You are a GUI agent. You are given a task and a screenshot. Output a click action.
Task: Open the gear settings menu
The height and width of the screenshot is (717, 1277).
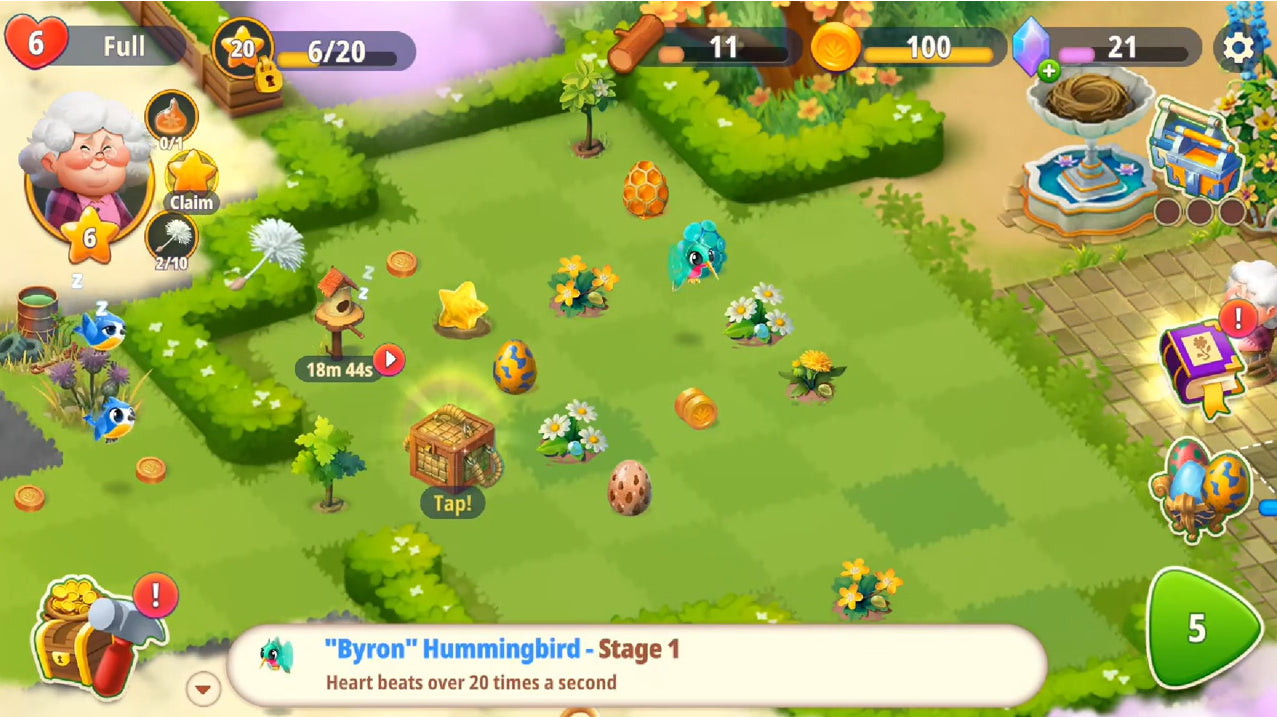click(1238, 47)
